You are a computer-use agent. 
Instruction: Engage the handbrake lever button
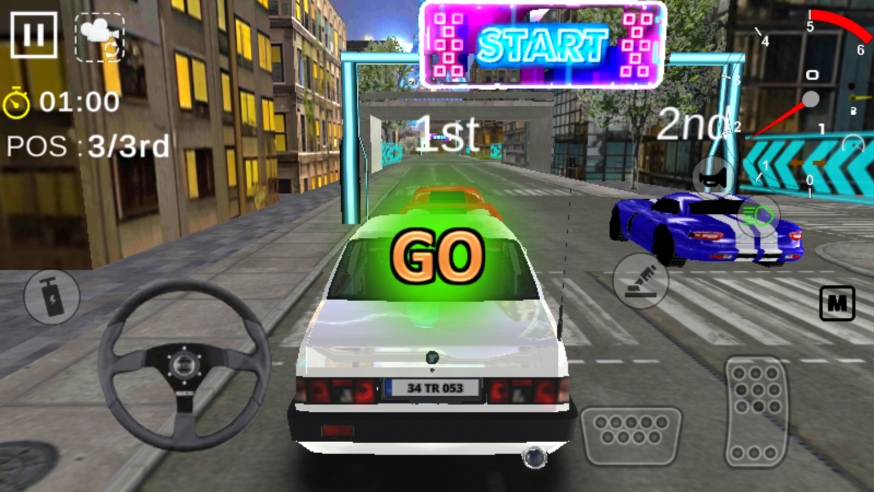[x=640, y=281]
